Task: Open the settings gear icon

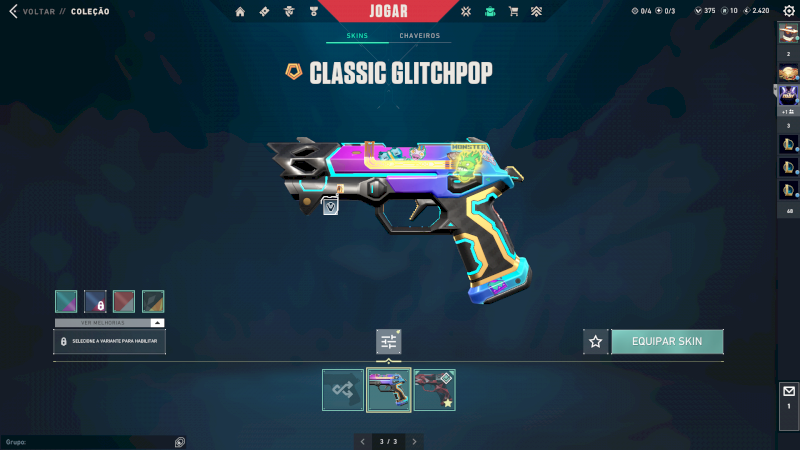Action: (788, 11)
